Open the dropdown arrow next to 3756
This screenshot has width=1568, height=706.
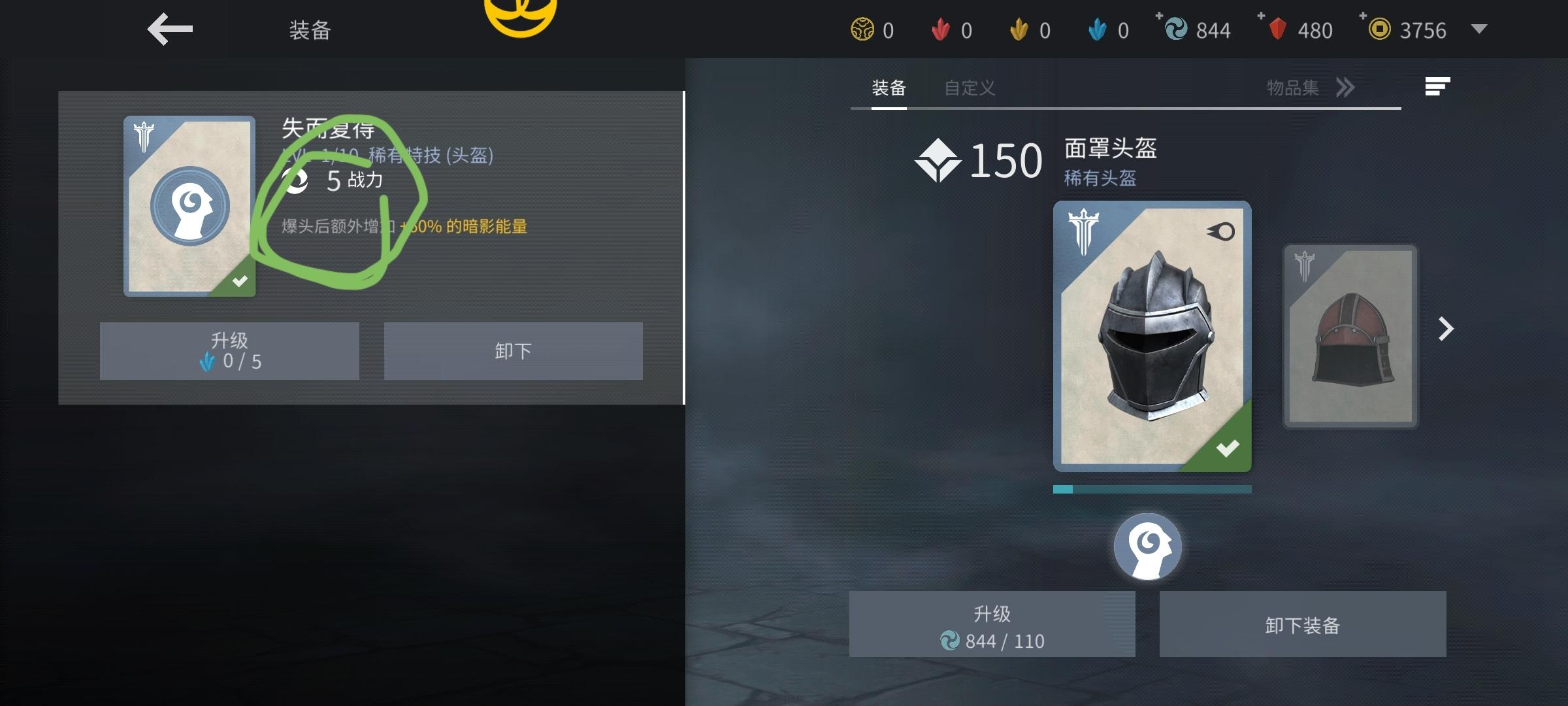tap(1480, 29)
